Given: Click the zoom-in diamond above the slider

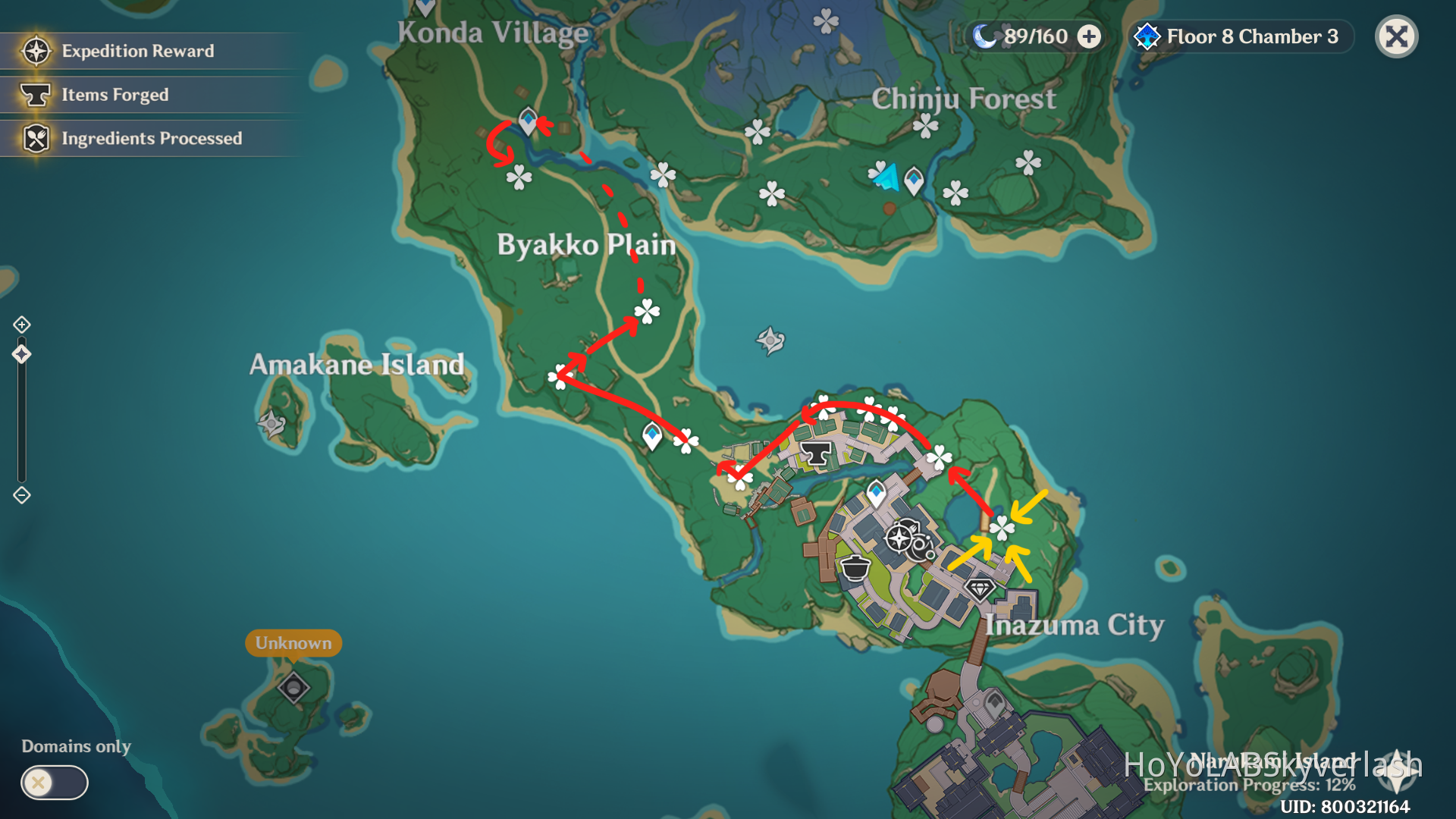Looking at the screenshot, I should tap(22, 323).
